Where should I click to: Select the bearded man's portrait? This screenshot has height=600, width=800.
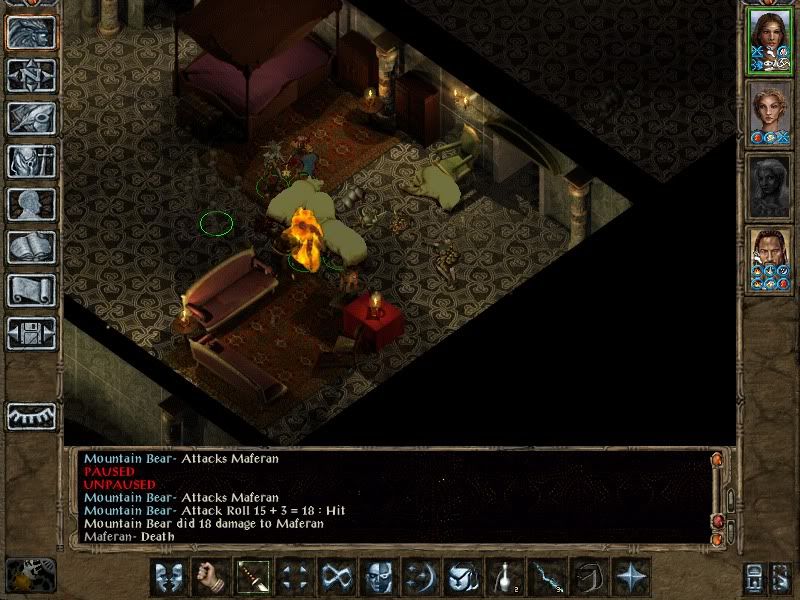pyautogui.click(x=769, y=261)
